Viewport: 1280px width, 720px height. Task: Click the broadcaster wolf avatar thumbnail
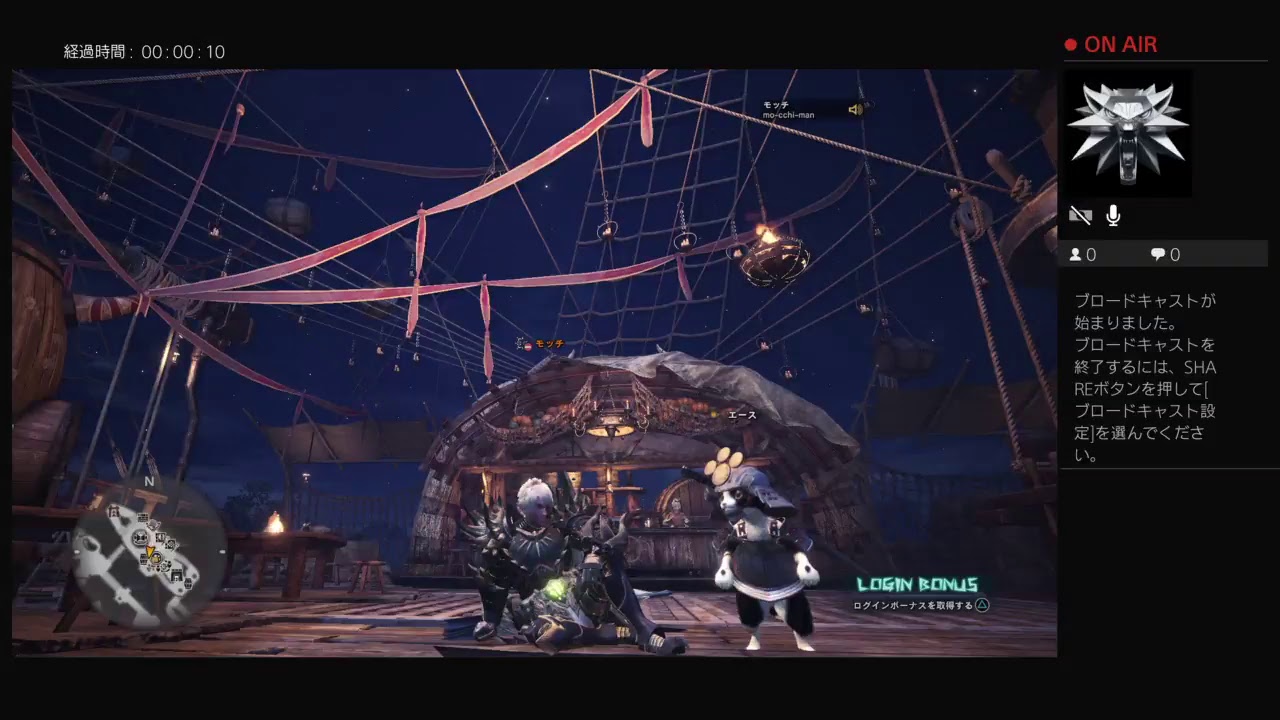1127,133
